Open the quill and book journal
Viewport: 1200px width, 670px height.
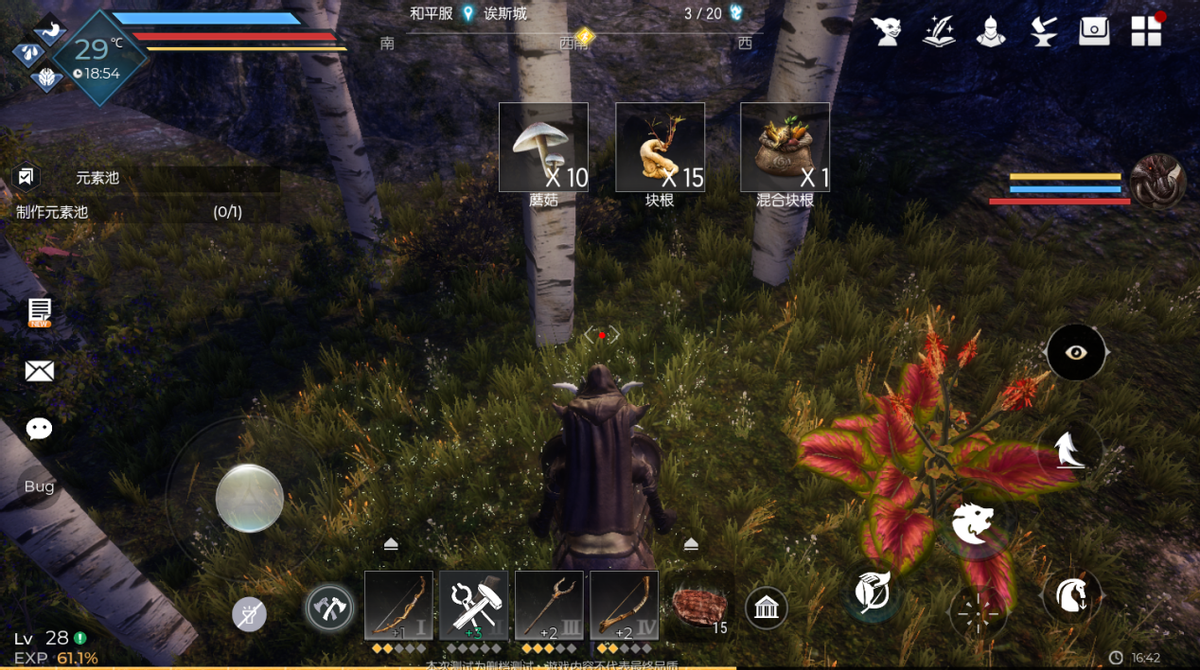click(x=938, y=31)
